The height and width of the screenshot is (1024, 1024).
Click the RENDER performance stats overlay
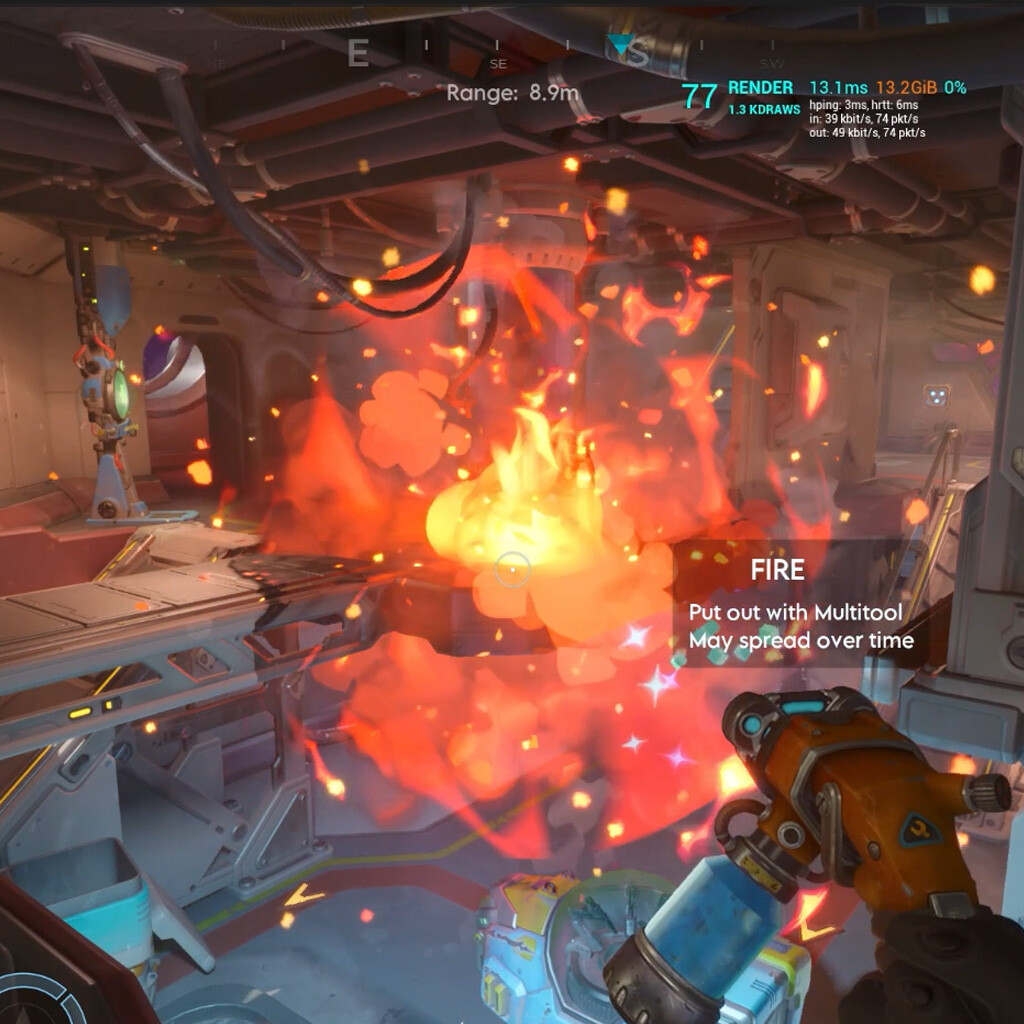coord(823,108)
